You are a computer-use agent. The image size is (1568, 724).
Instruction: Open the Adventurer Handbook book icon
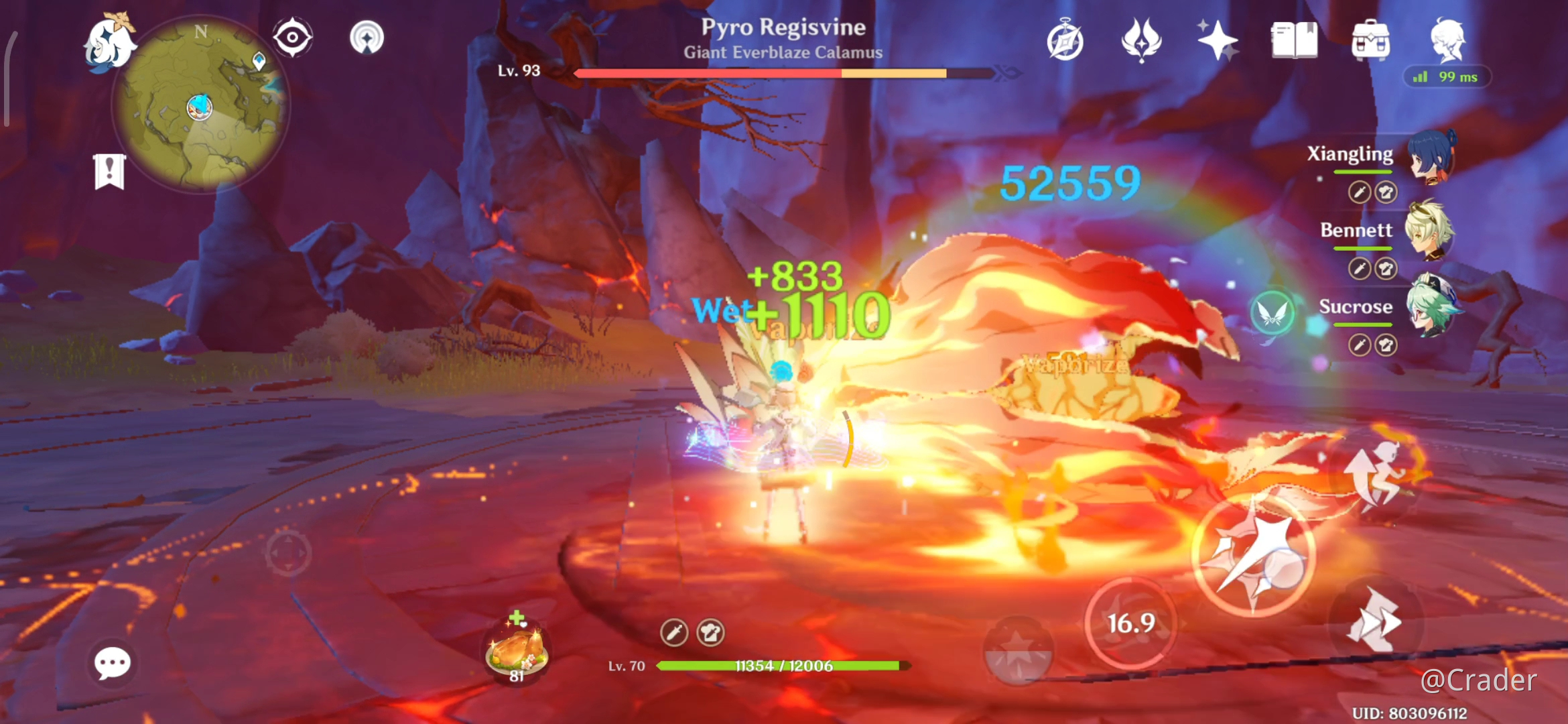pyautogui.click(x=1295, y=42)
